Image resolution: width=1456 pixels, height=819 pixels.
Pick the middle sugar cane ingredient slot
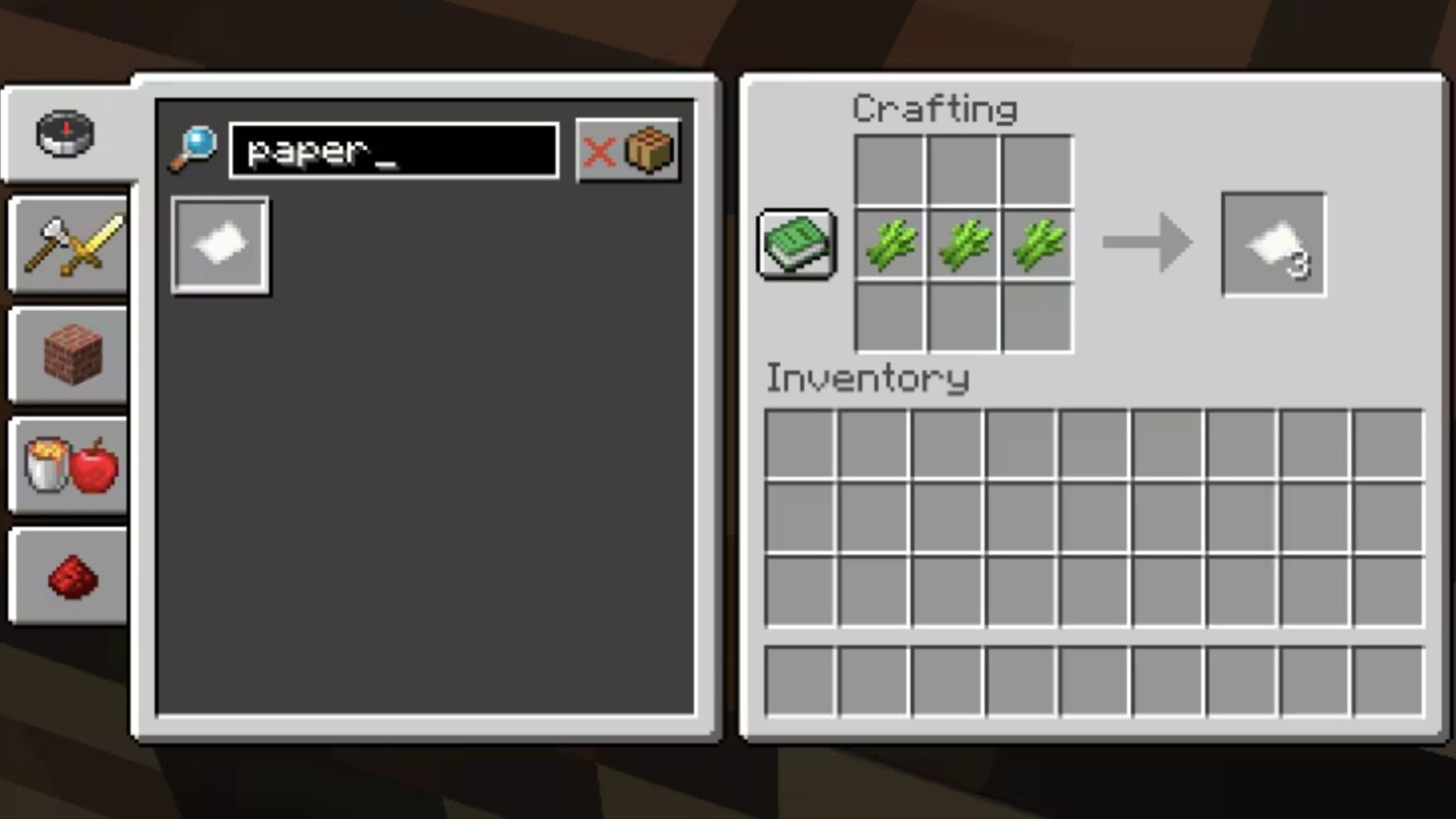click(963, 244)
